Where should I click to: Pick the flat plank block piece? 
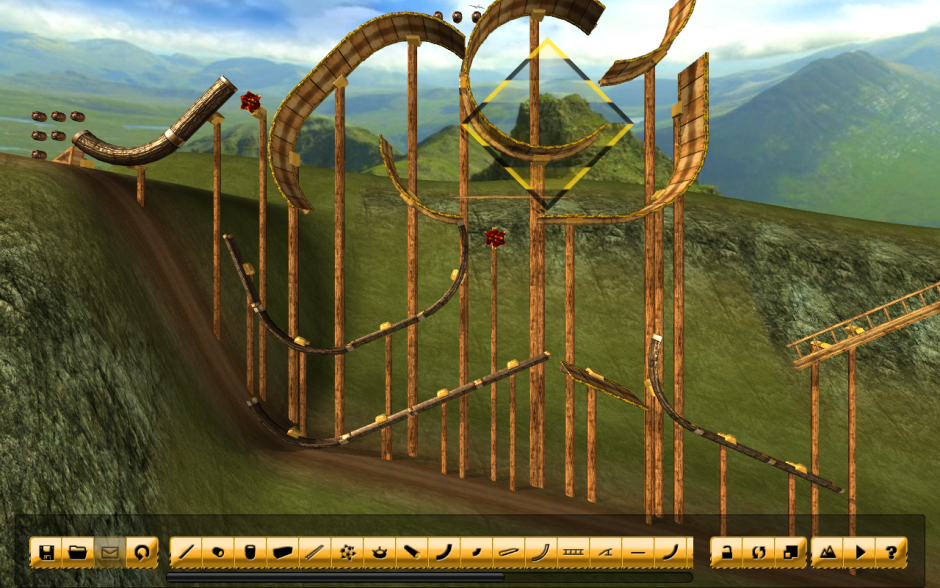[x=282, y=551]
